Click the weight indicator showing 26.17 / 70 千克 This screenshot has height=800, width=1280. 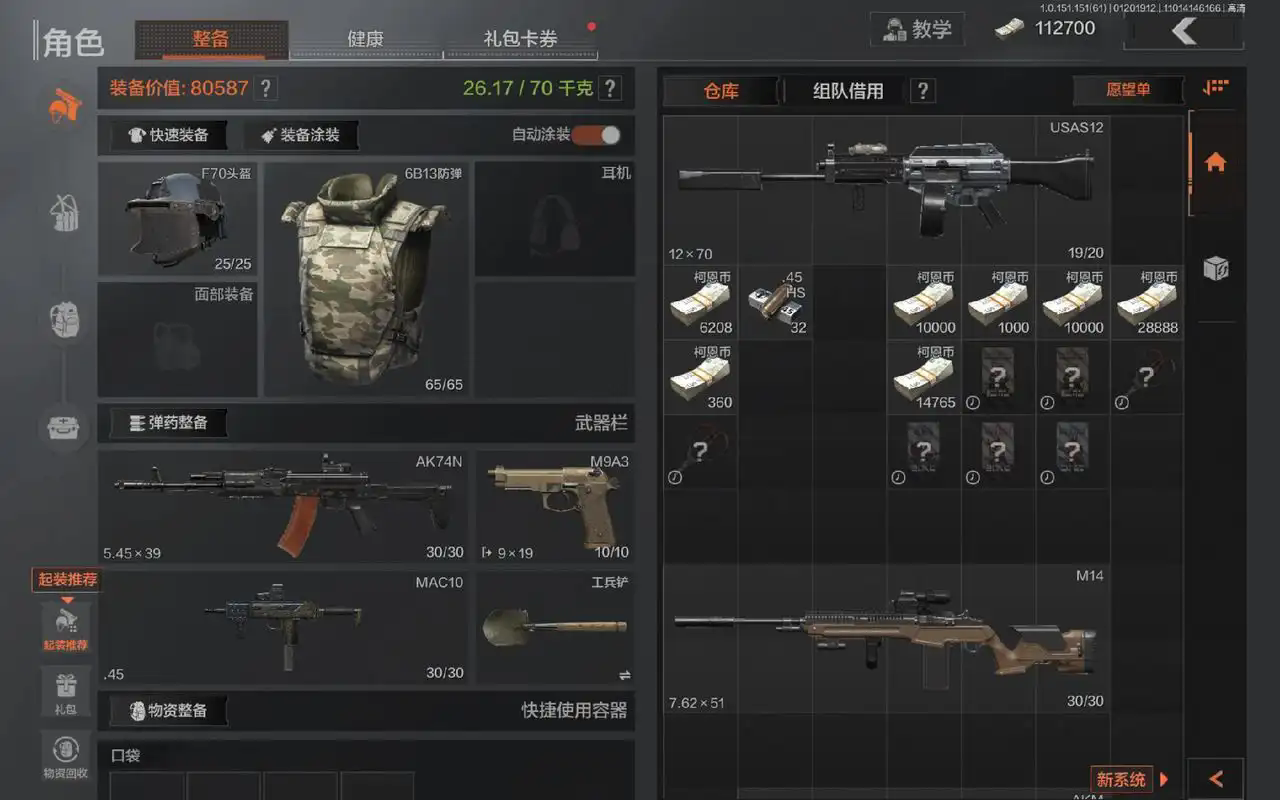point(530,88)
